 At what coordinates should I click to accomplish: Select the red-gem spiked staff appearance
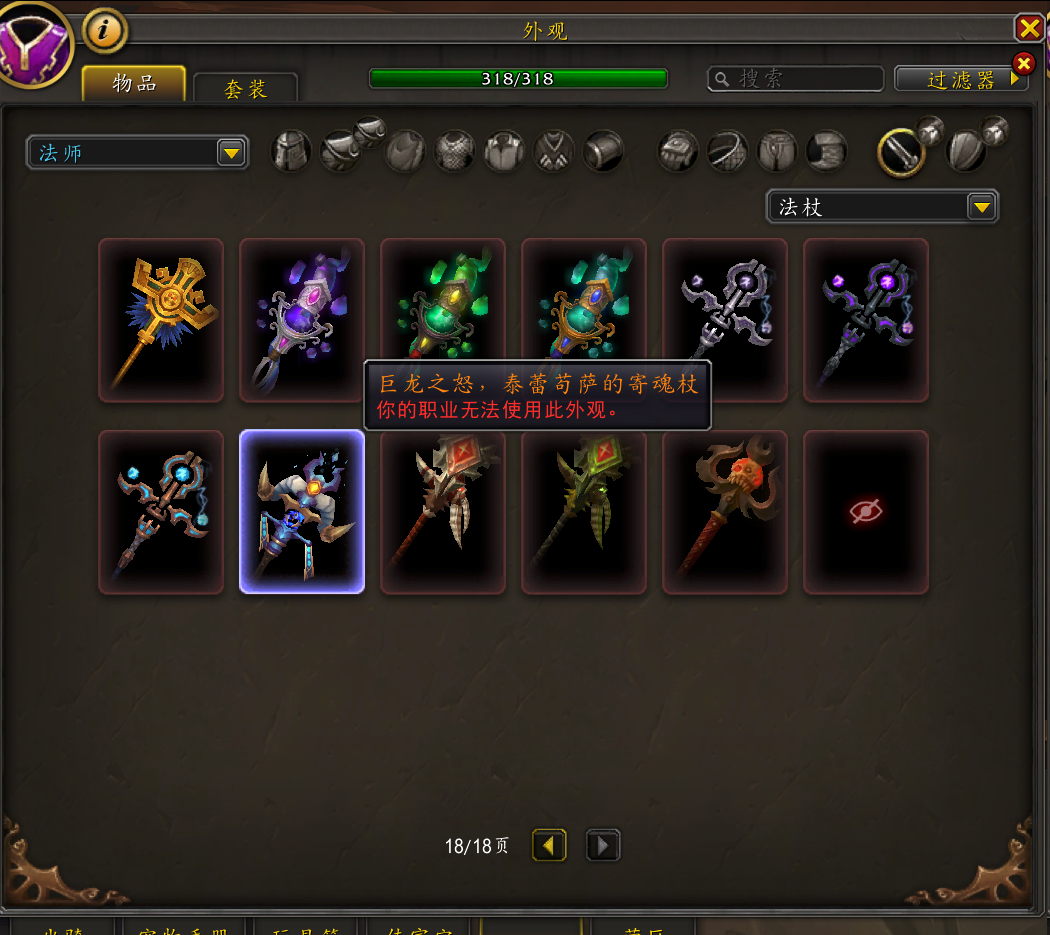tap(443, 512)
